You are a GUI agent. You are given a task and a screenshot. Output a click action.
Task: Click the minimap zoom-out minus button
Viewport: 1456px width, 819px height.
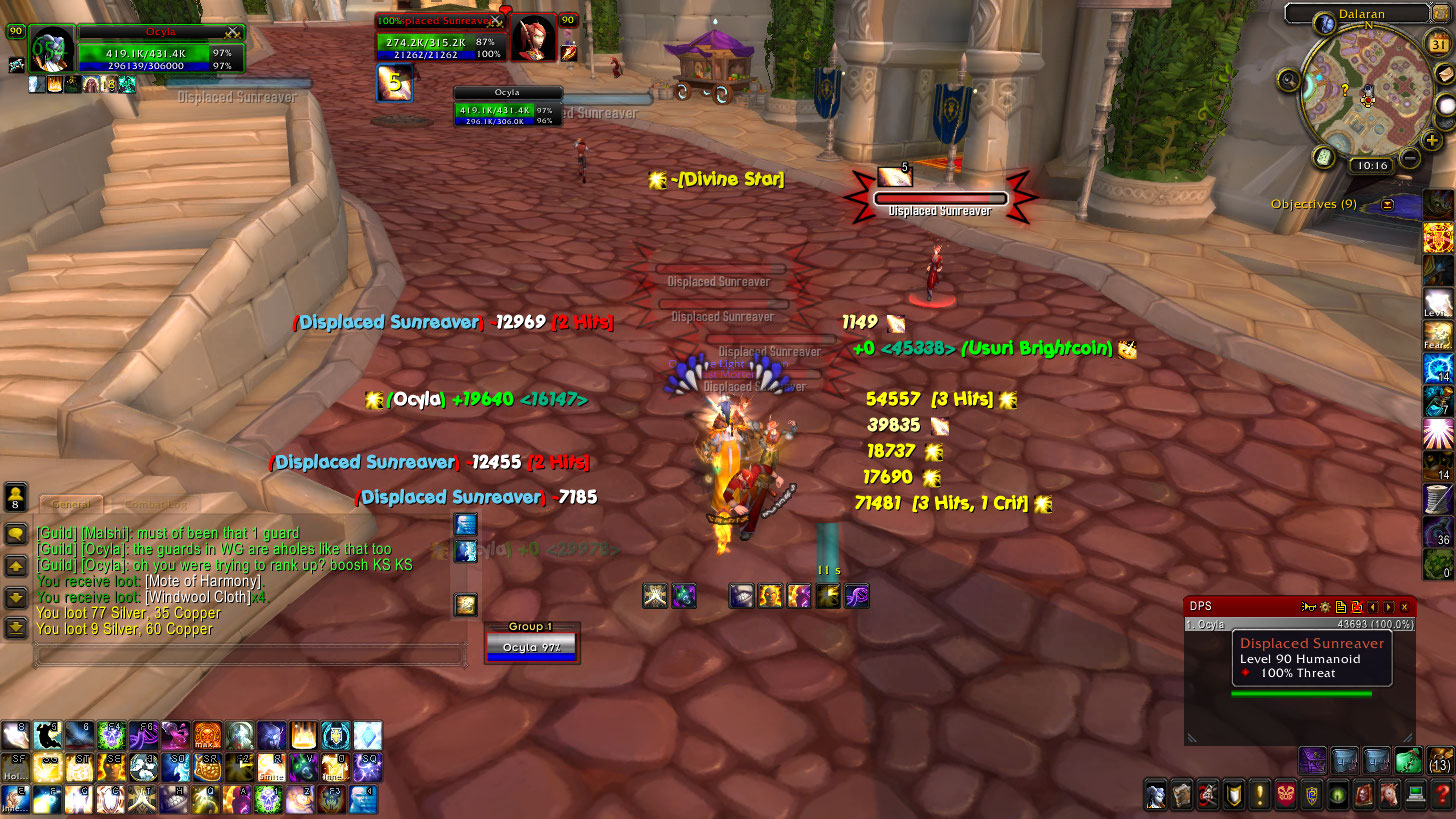click(1410, 158)
